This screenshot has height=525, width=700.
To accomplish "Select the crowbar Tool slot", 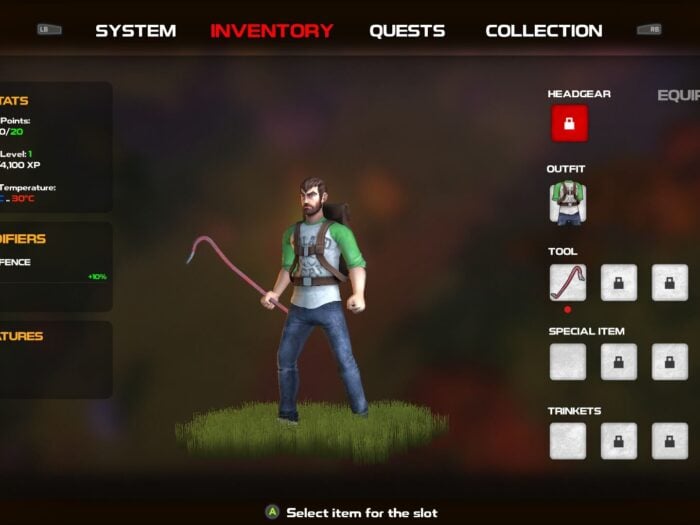I will 568,282.
